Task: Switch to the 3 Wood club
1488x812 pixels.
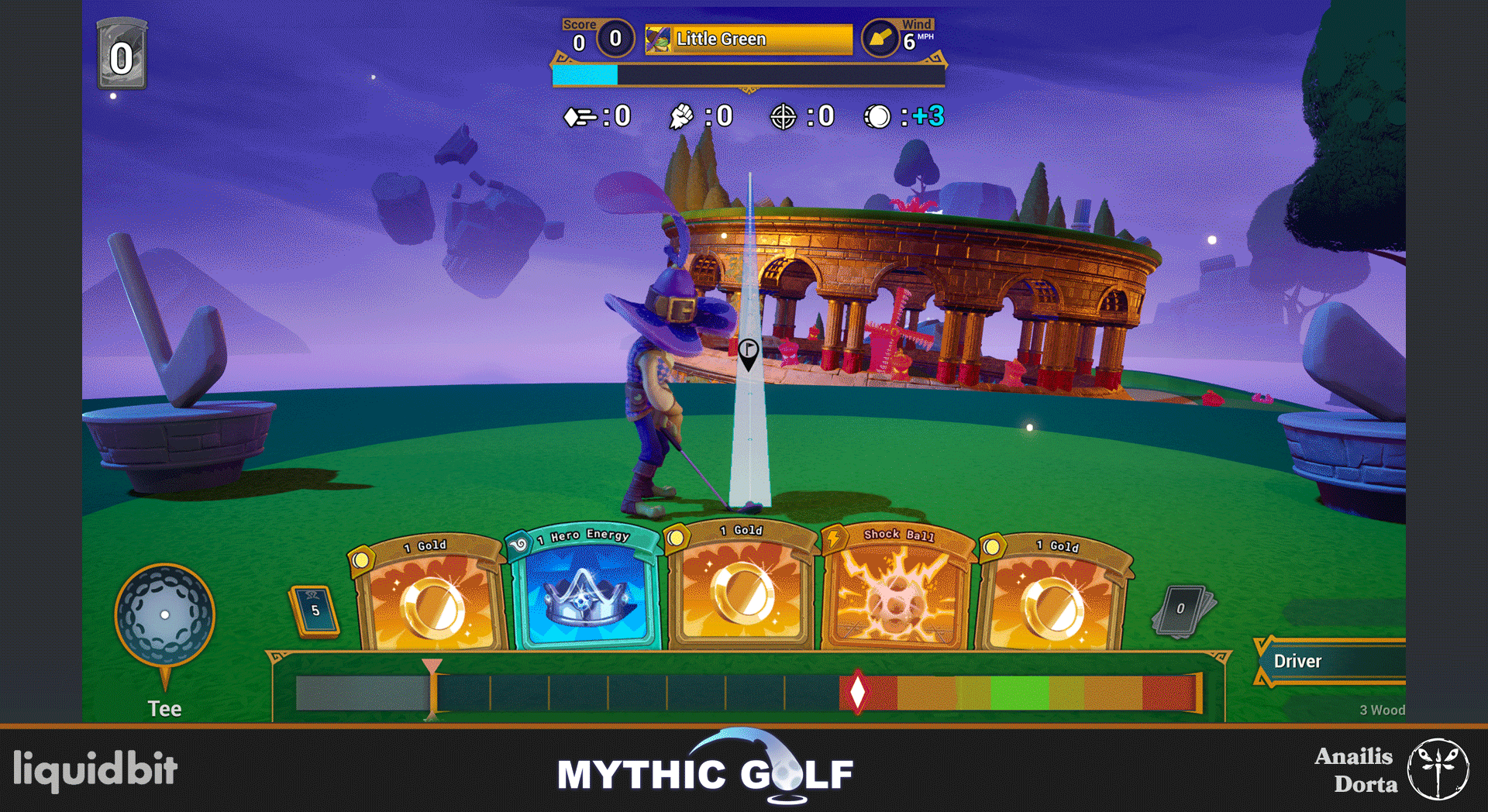Action: [1381, 710]
